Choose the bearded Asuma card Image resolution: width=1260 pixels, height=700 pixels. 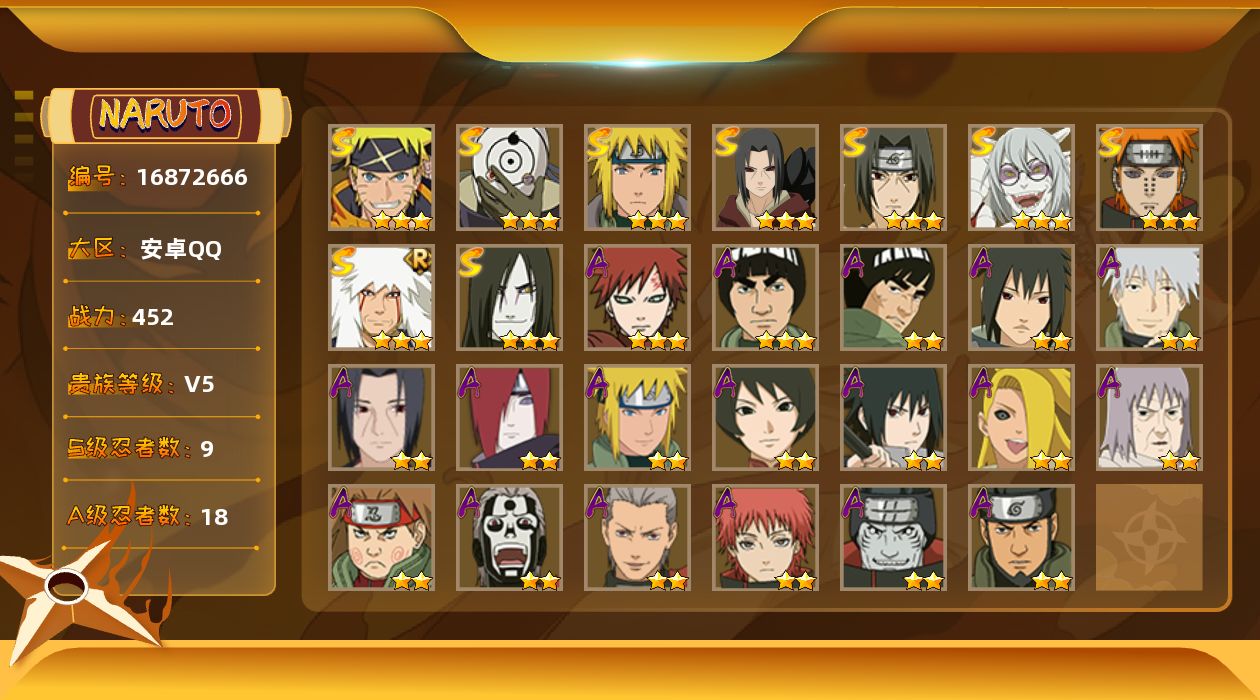(1021, 537)
